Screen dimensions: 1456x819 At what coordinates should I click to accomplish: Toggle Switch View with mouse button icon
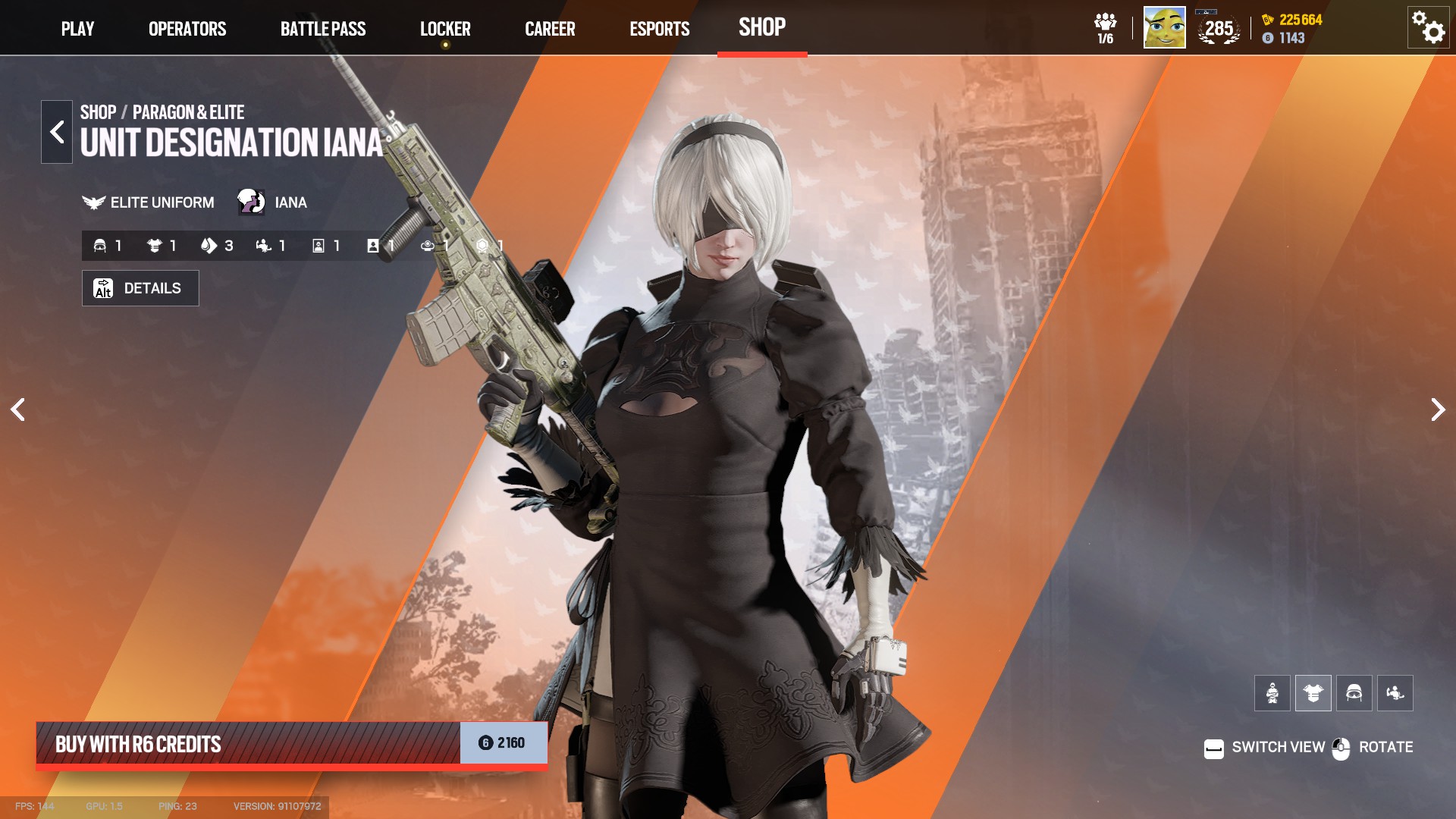(1215, 747)
